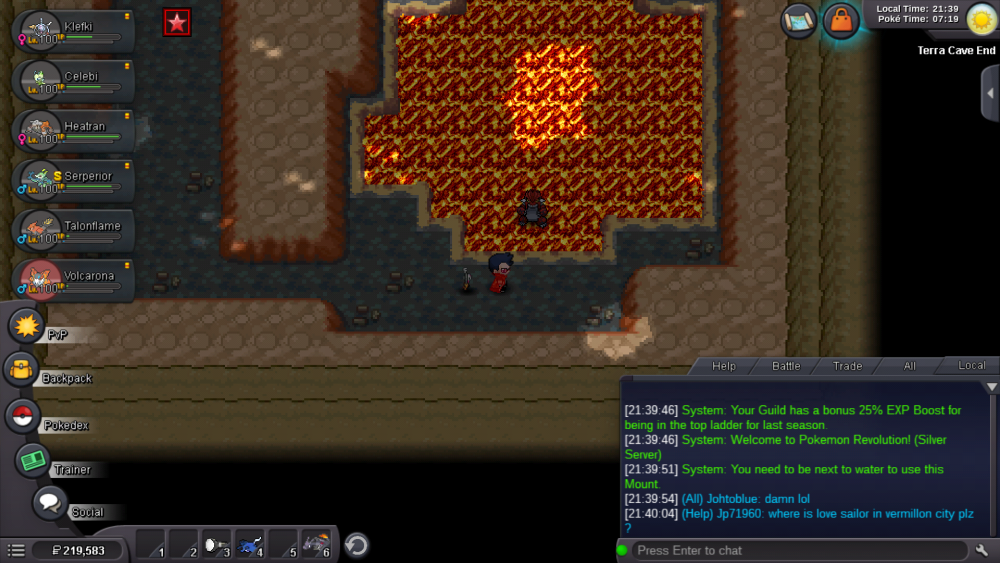The image size is (1000, 563).
Task: Open the world map scroll icon
Action: point(799,21)
